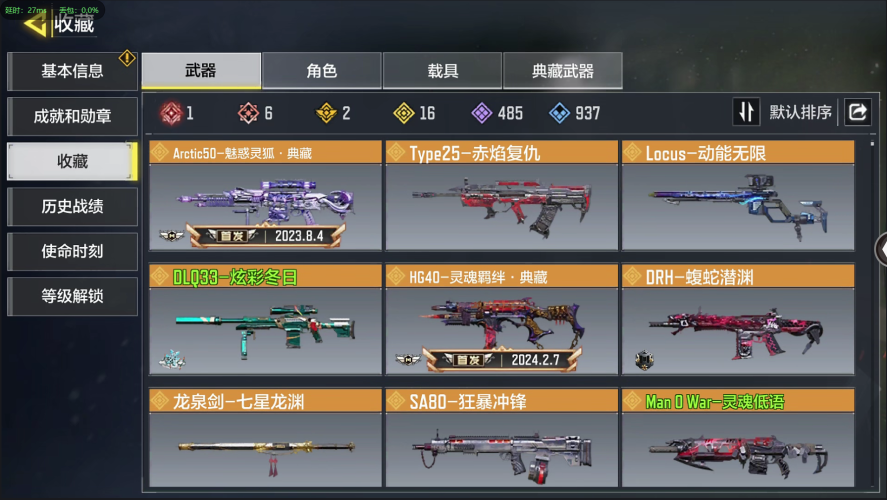Open the 历史战绩 section
Viewport: 887px width, 500px height.
point(72,207)
